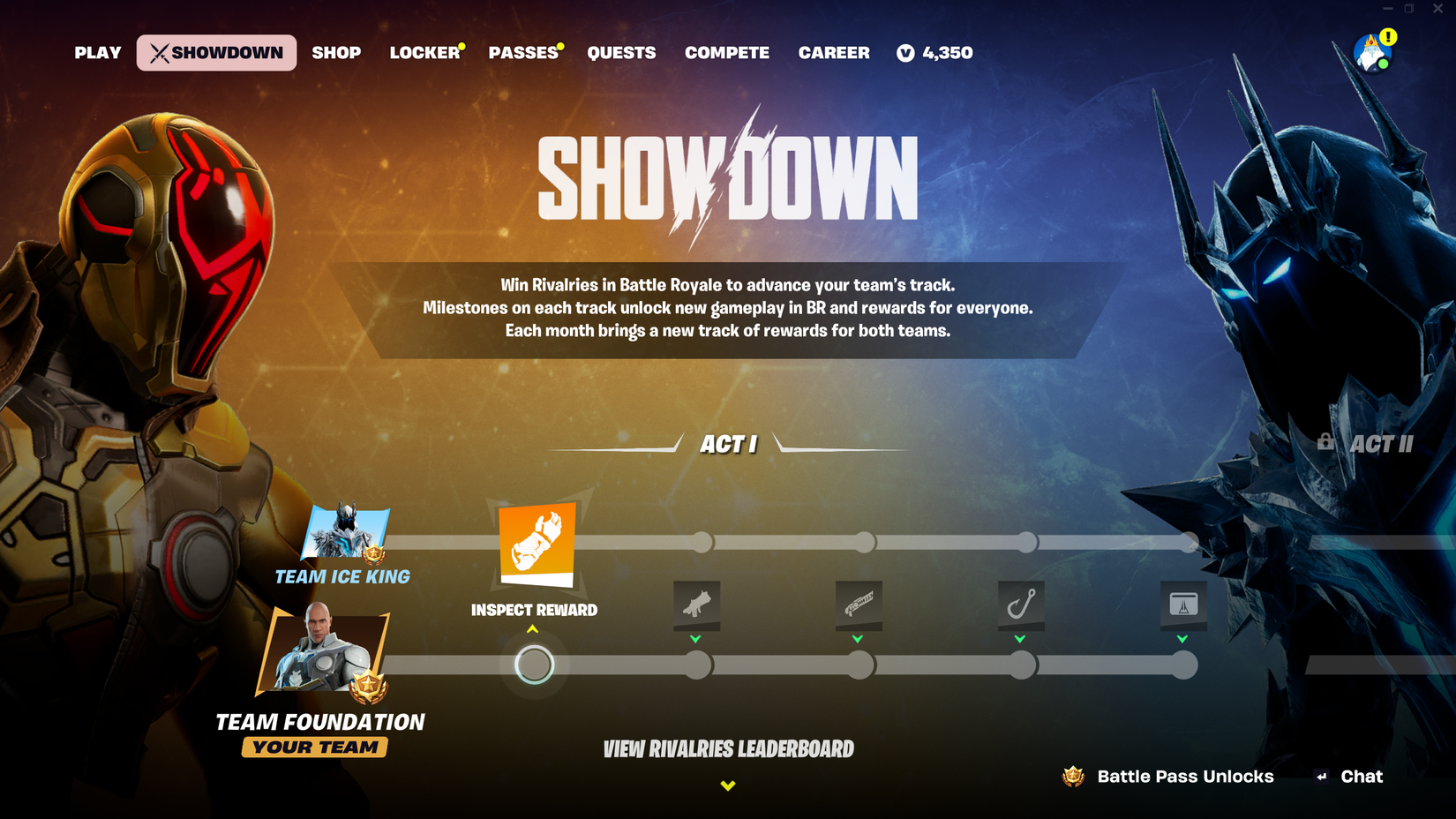Open the final banner milestone reward icon
Viewport: 1456px width, 819px height.
(1185, 605)
